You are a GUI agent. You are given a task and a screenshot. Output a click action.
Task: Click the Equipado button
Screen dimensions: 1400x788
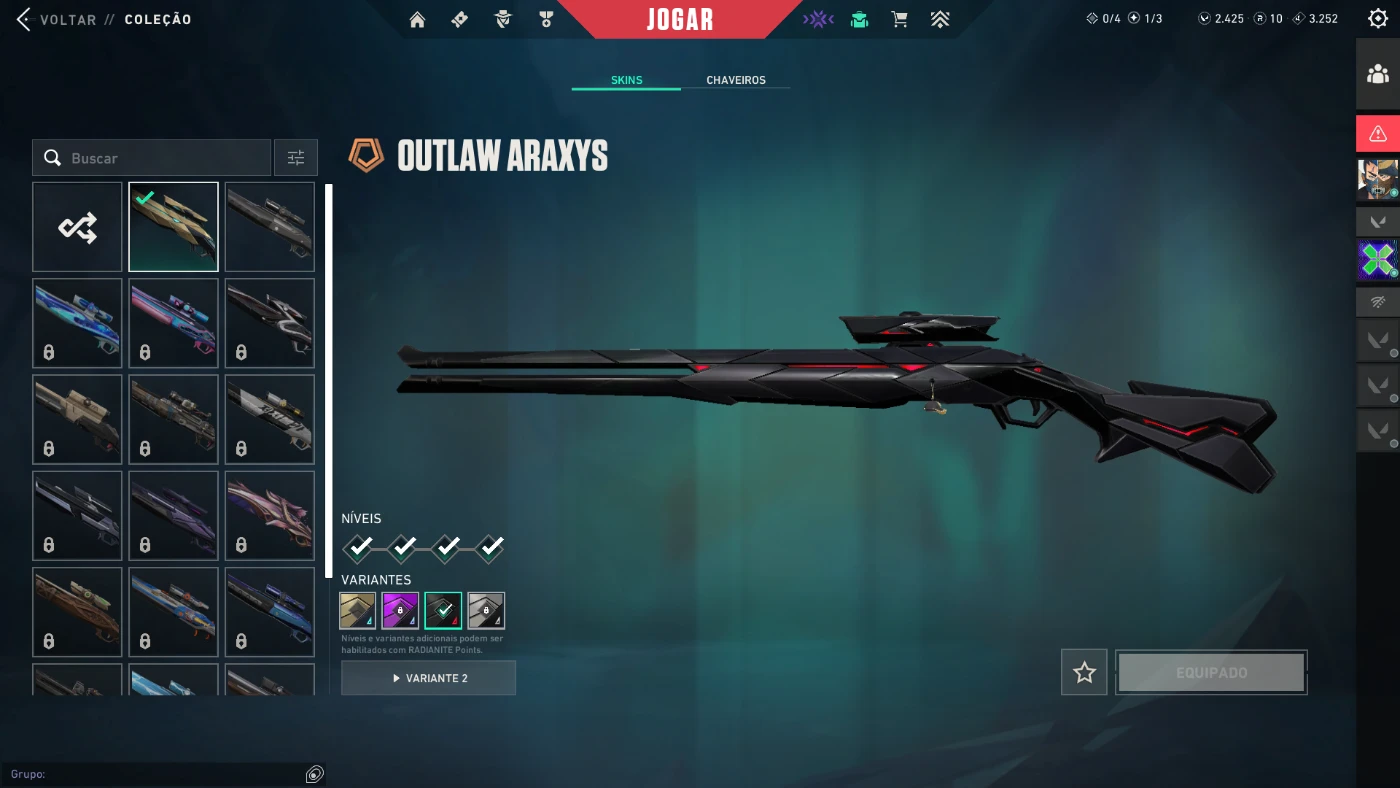[x=1211, y=672]
